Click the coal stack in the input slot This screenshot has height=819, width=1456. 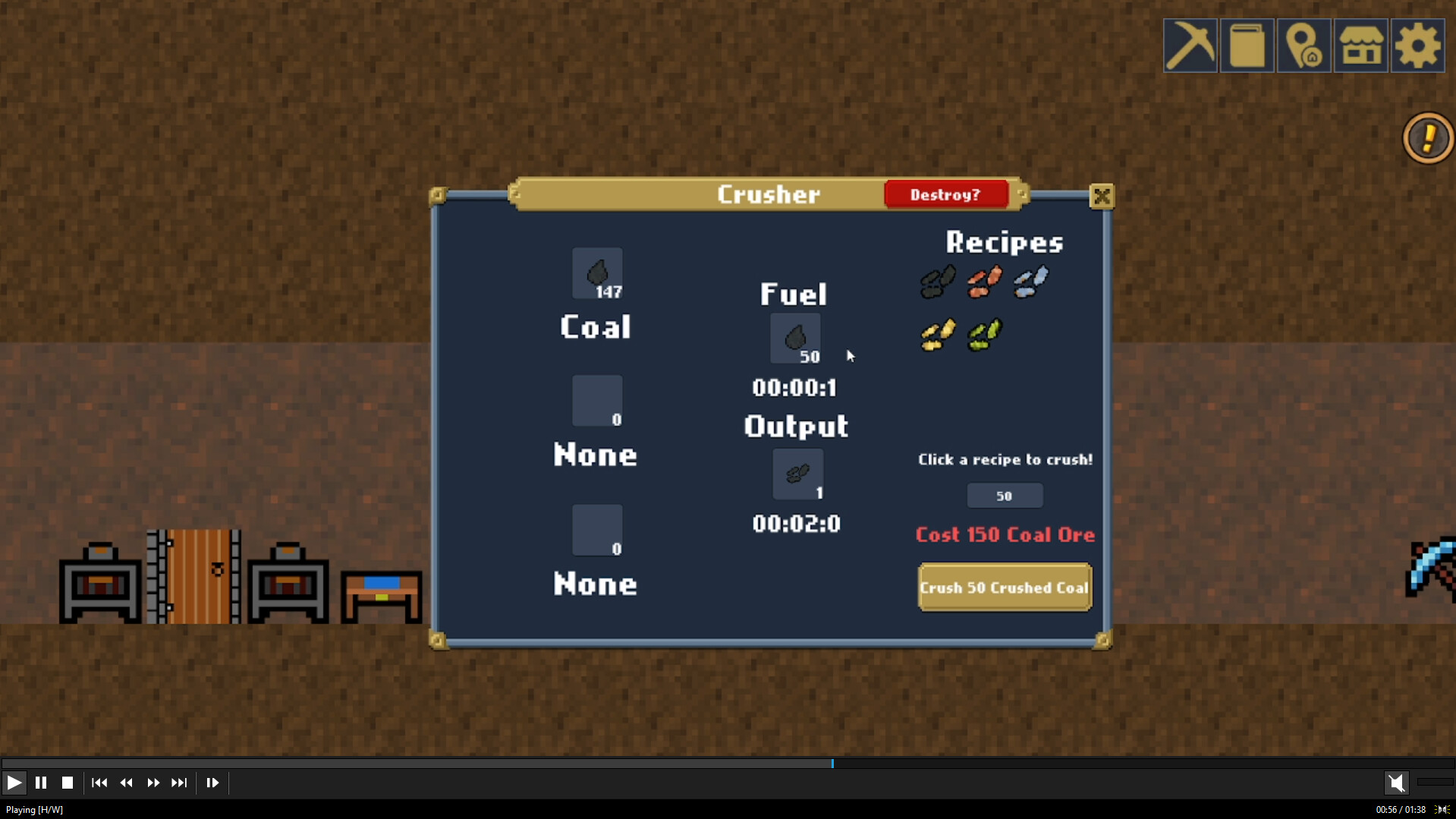click(597, 273)
